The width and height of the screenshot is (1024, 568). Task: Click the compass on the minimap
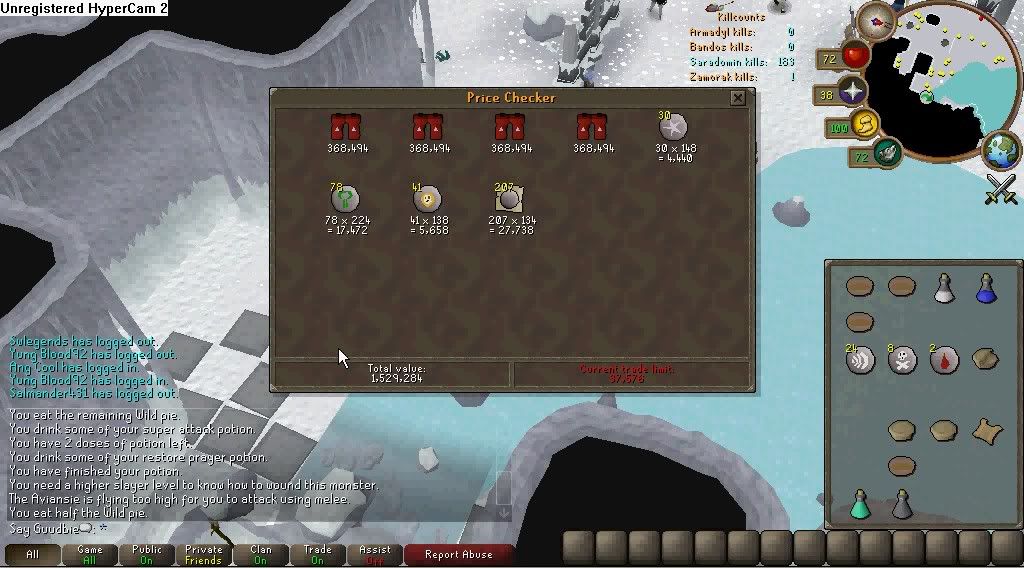click(x=881, y=19)
